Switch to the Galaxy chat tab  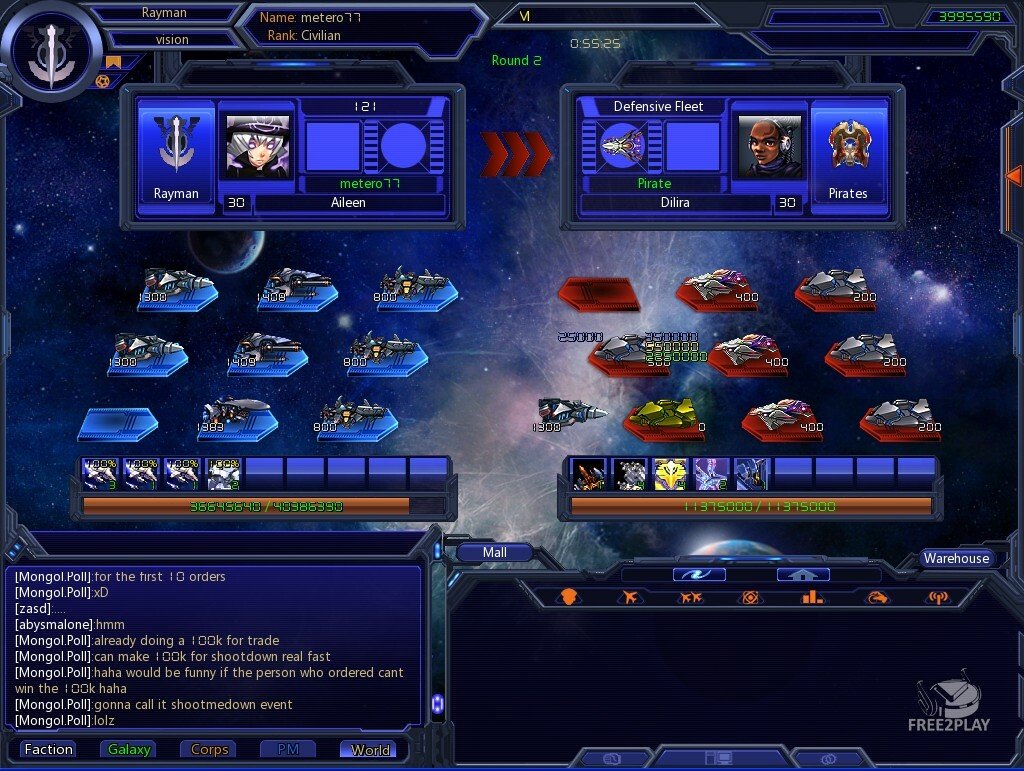pyautogui.click(x=129, y=749)
